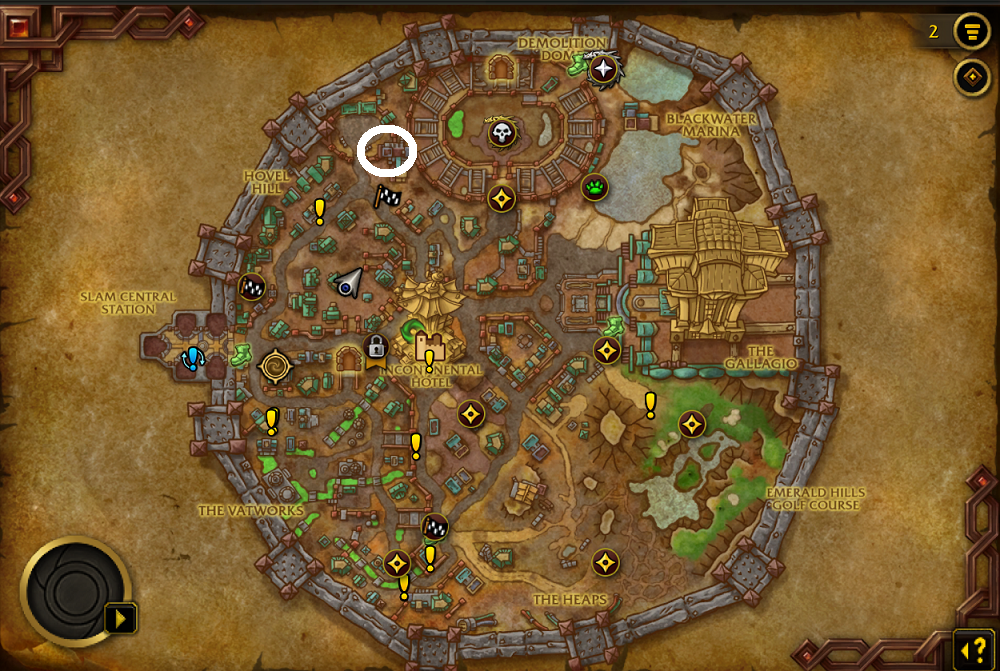Click the gold star marker in The Heaps

[604, 562]
